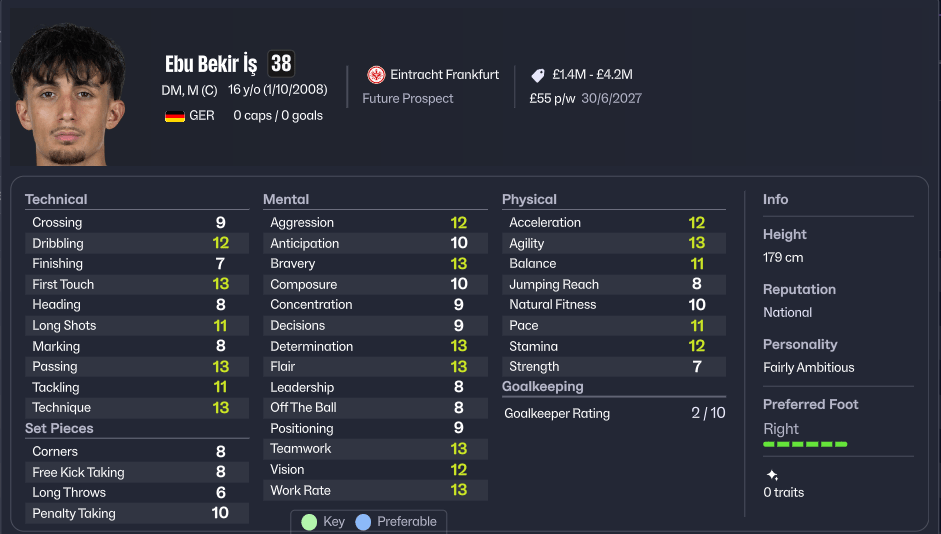Click the Preferable legend entry
Screen dimensions: 941x534
click(x=396, y=522)
